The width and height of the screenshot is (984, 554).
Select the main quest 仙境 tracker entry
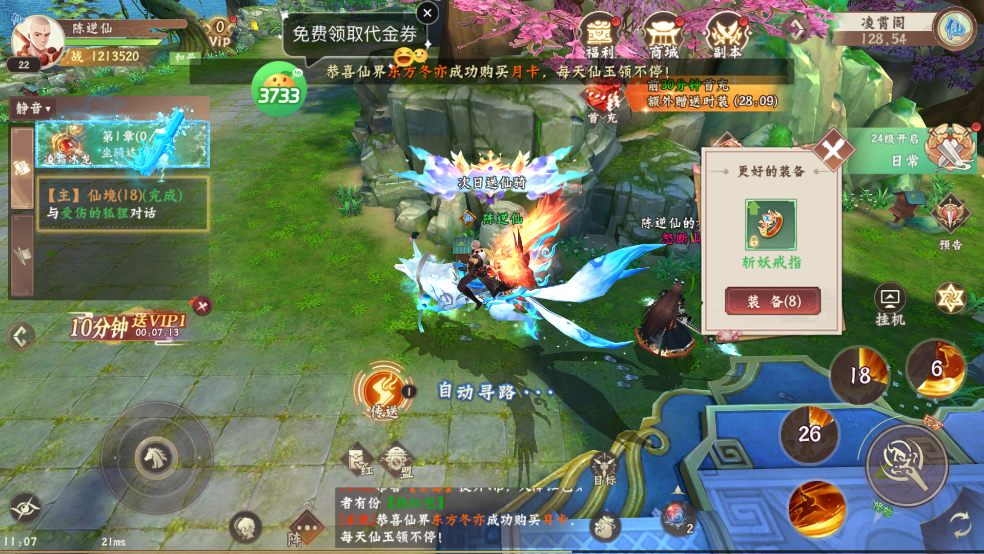(122, 204)
